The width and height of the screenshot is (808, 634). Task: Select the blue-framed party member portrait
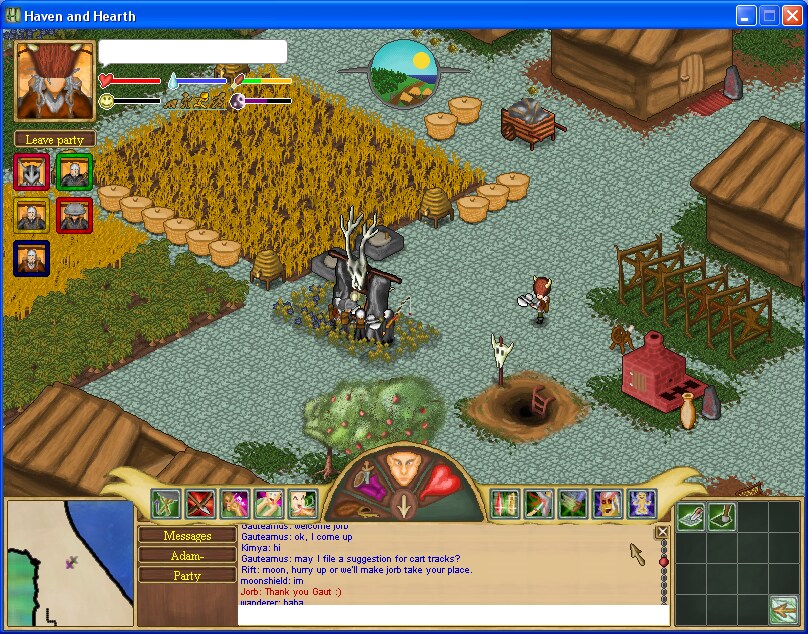tap(31, 259)
